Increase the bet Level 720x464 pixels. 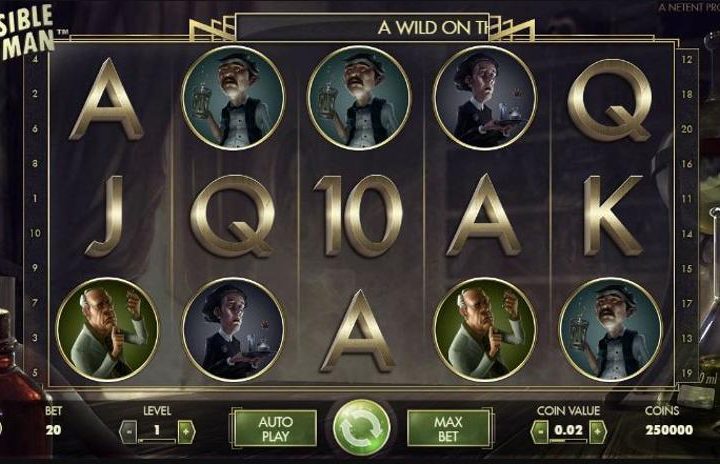click(x=186, y=432)
